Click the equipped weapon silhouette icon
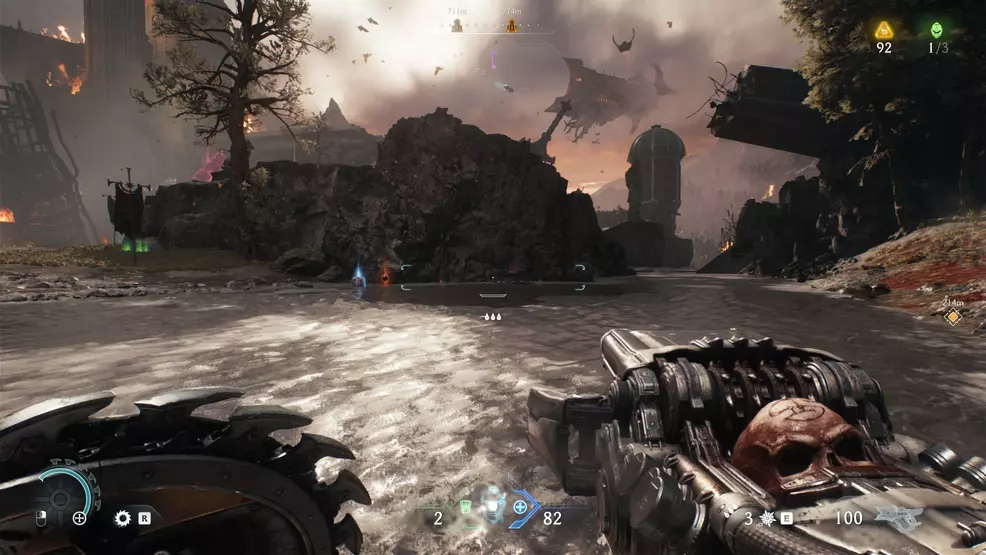986x555 pixels. coord(899,517)
